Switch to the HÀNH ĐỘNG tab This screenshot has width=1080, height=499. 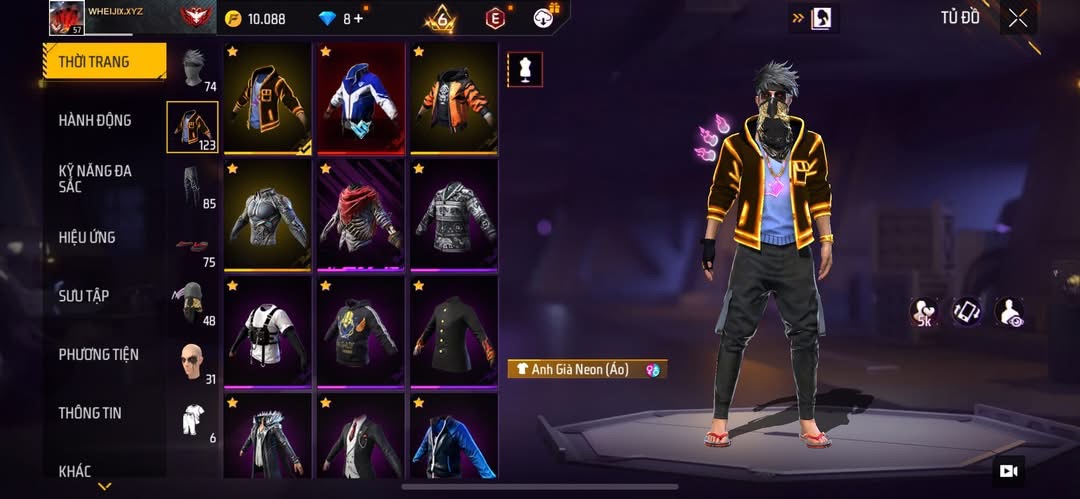click(x=95, y=120)
